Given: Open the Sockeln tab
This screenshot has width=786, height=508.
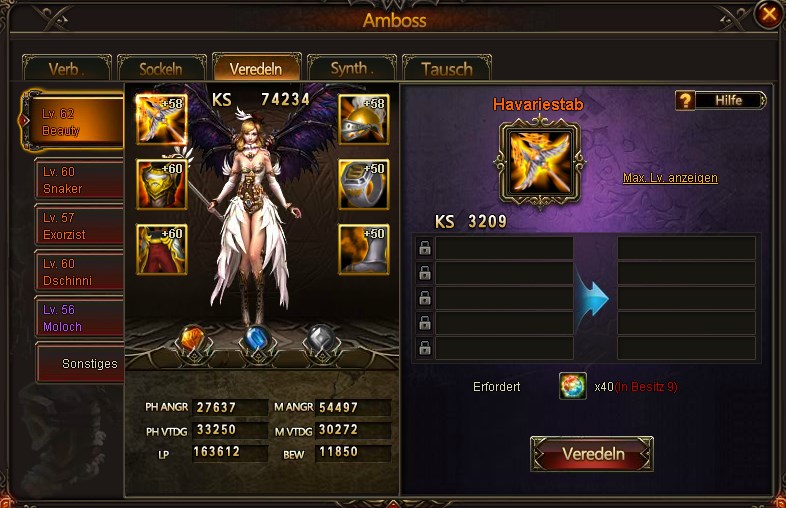Looking at the screenshot, I should click(161, 69).
